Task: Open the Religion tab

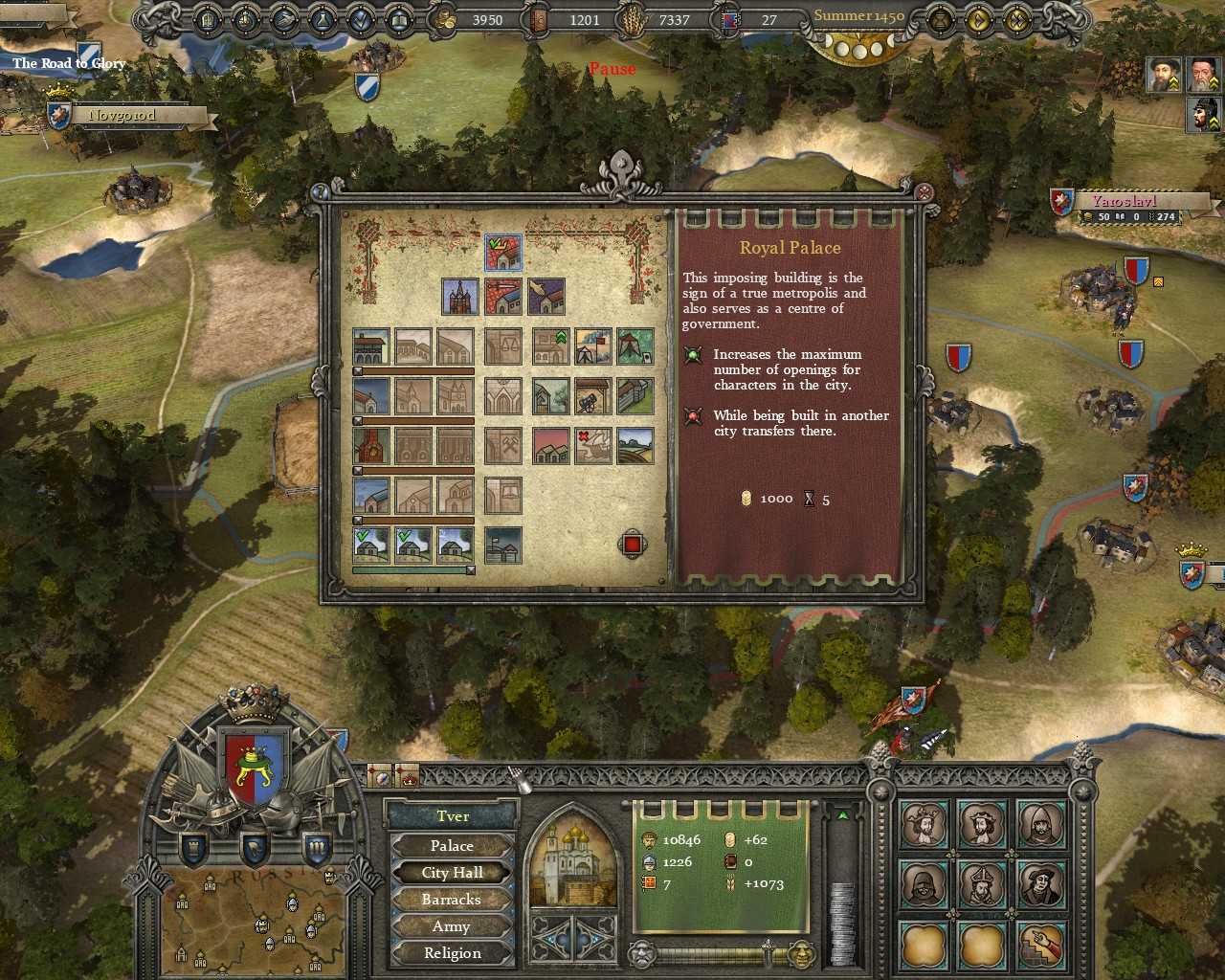Action: [x=451, y=952]
